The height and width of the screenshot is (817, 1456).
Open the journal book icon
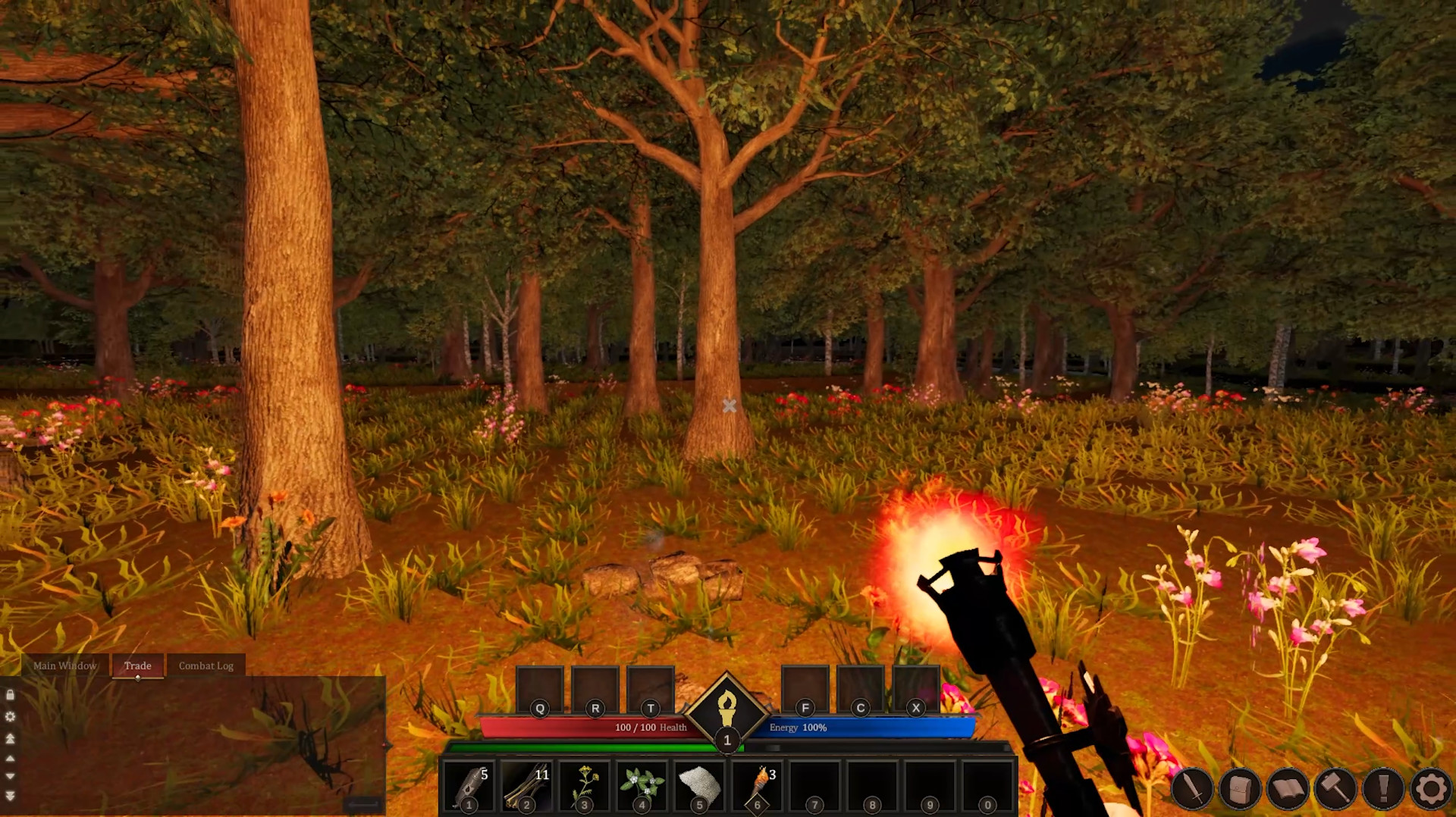[x=1287, y=788]
